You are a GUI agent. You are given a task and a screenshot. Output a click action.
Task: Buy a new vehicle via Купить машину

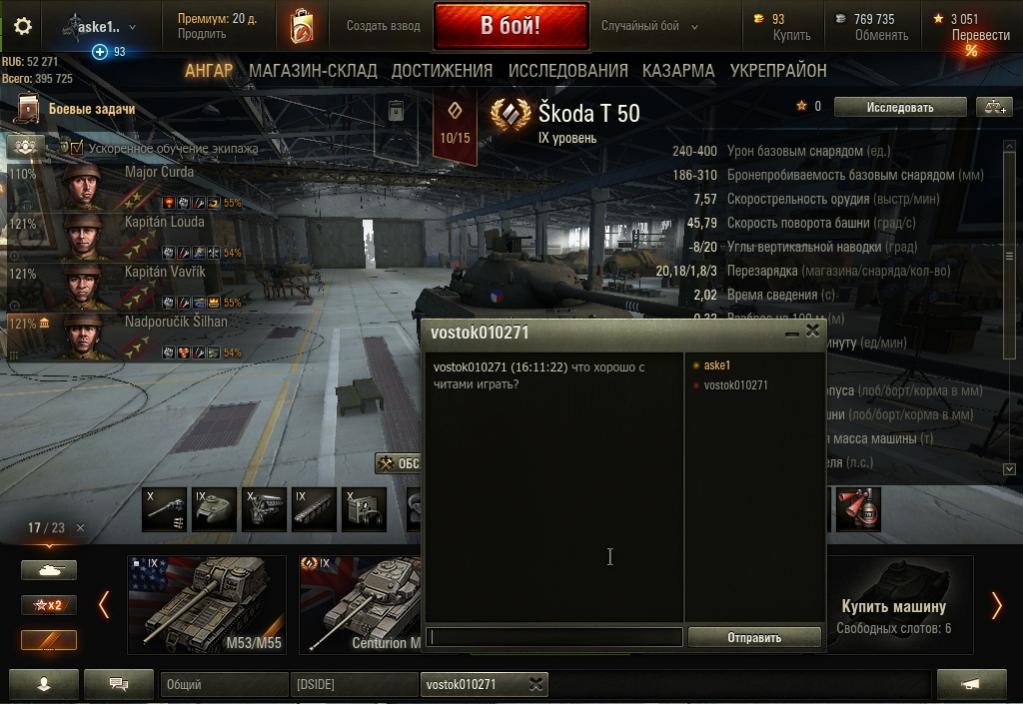pyautogui.click(x=893, y=606)
